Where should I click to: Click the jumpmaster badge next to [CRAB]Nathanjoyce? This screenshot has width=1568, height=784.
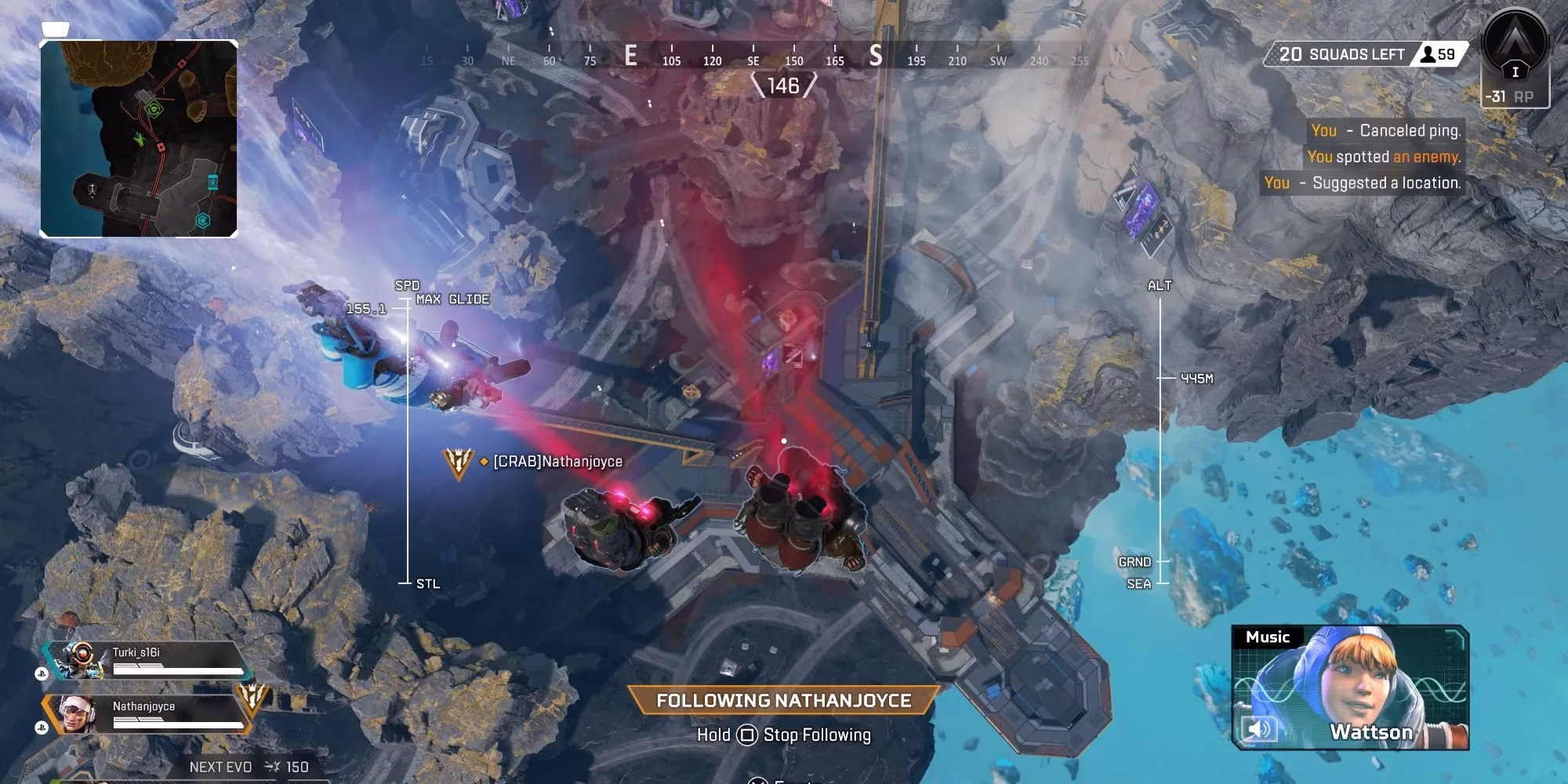(459, 463)
